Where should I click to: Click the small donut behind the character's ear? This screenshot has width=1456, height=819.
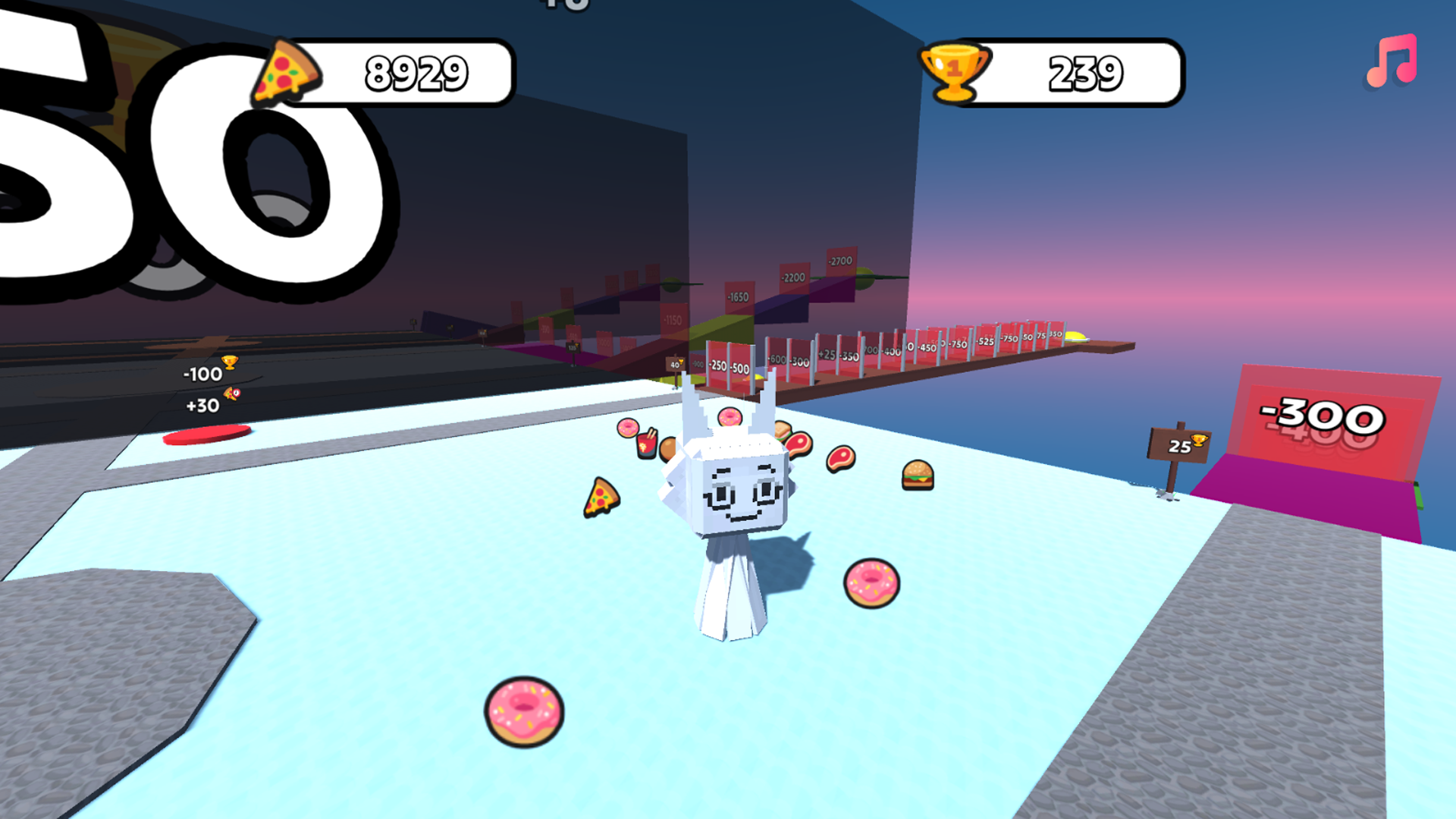point(730,416)
